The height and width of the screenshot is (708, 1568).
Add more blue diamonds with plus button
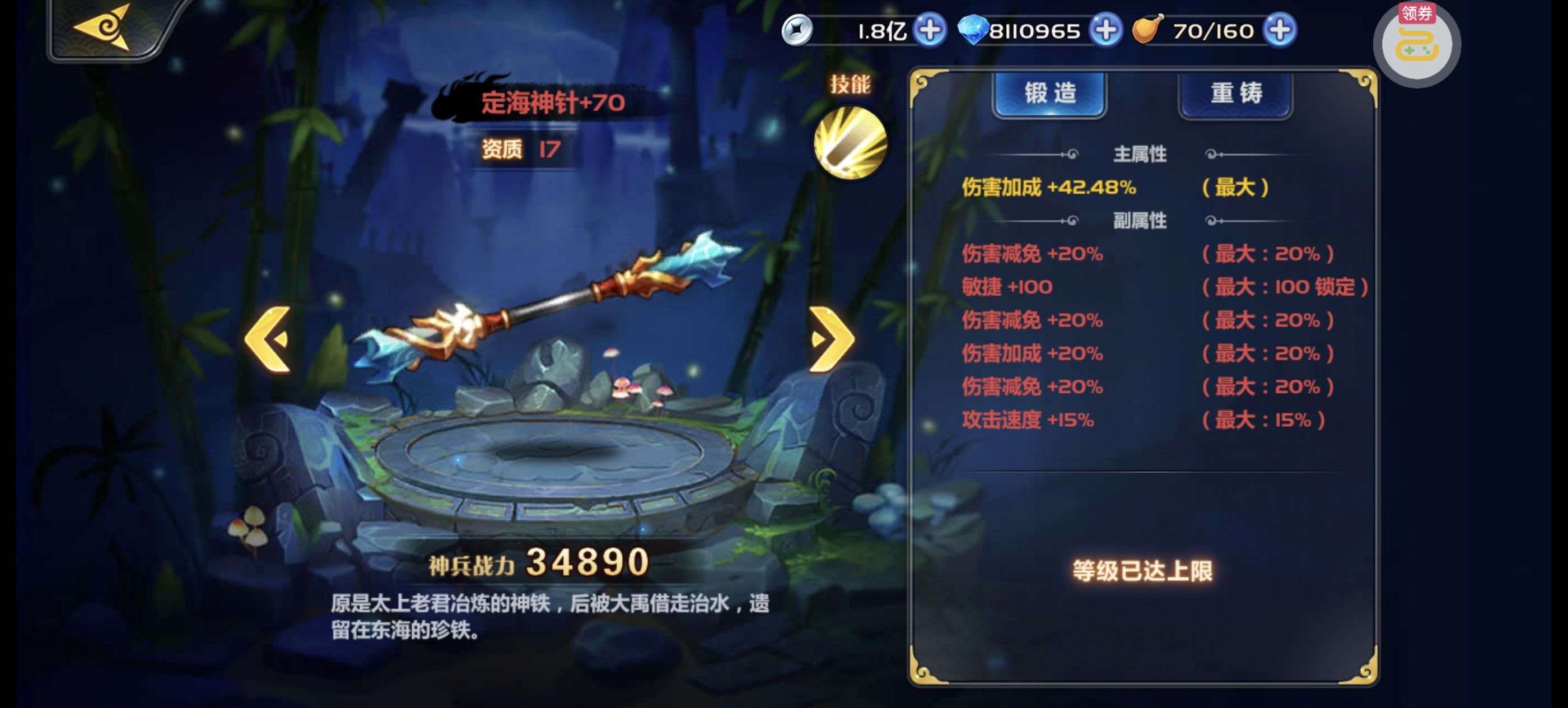tap(1105, 30)
